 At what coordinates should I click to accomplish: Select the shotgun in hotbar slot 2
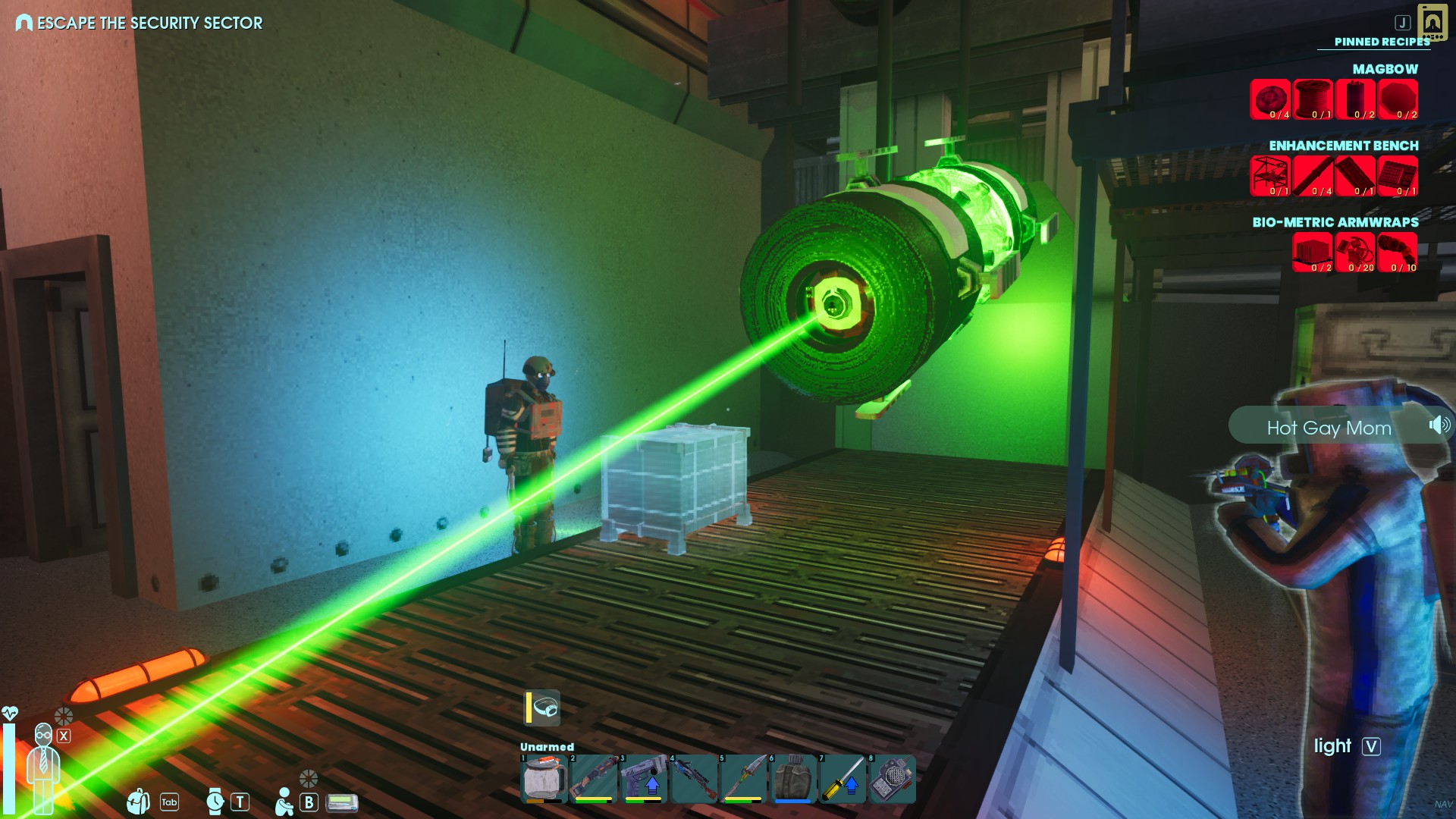[593, 779]
